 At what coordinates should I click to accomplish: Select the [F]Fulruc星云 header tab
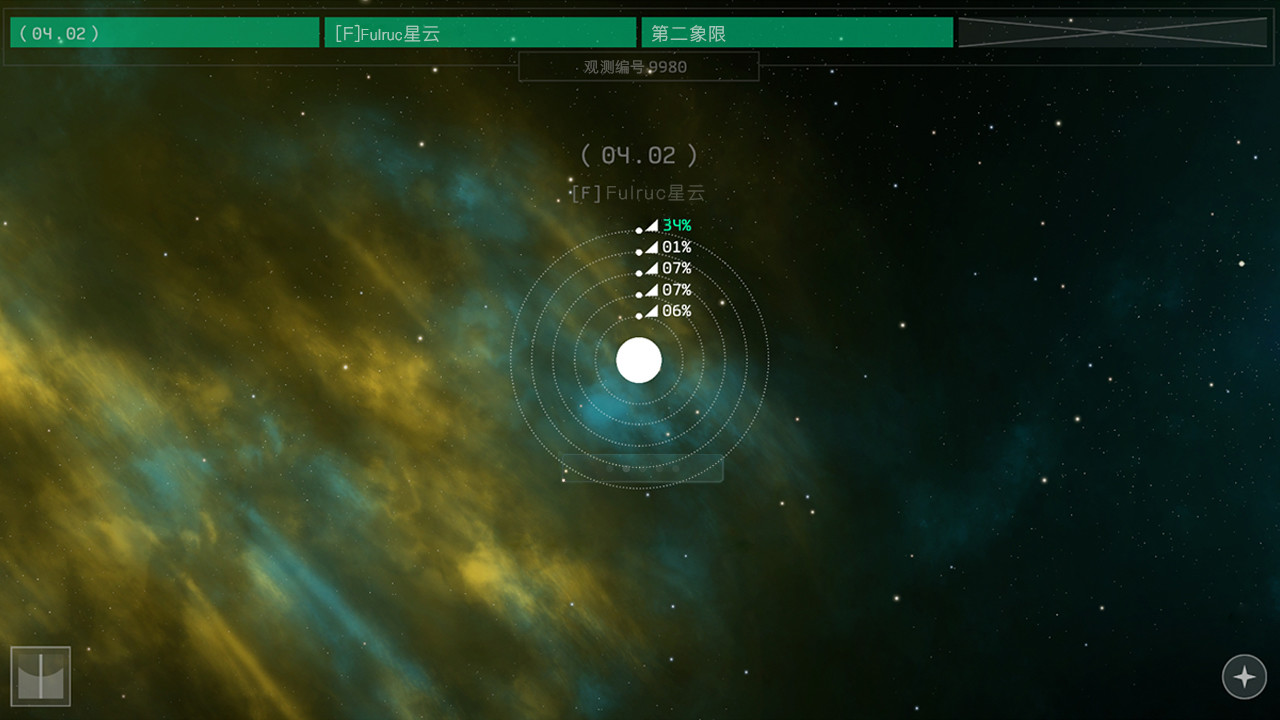point(479,32)
